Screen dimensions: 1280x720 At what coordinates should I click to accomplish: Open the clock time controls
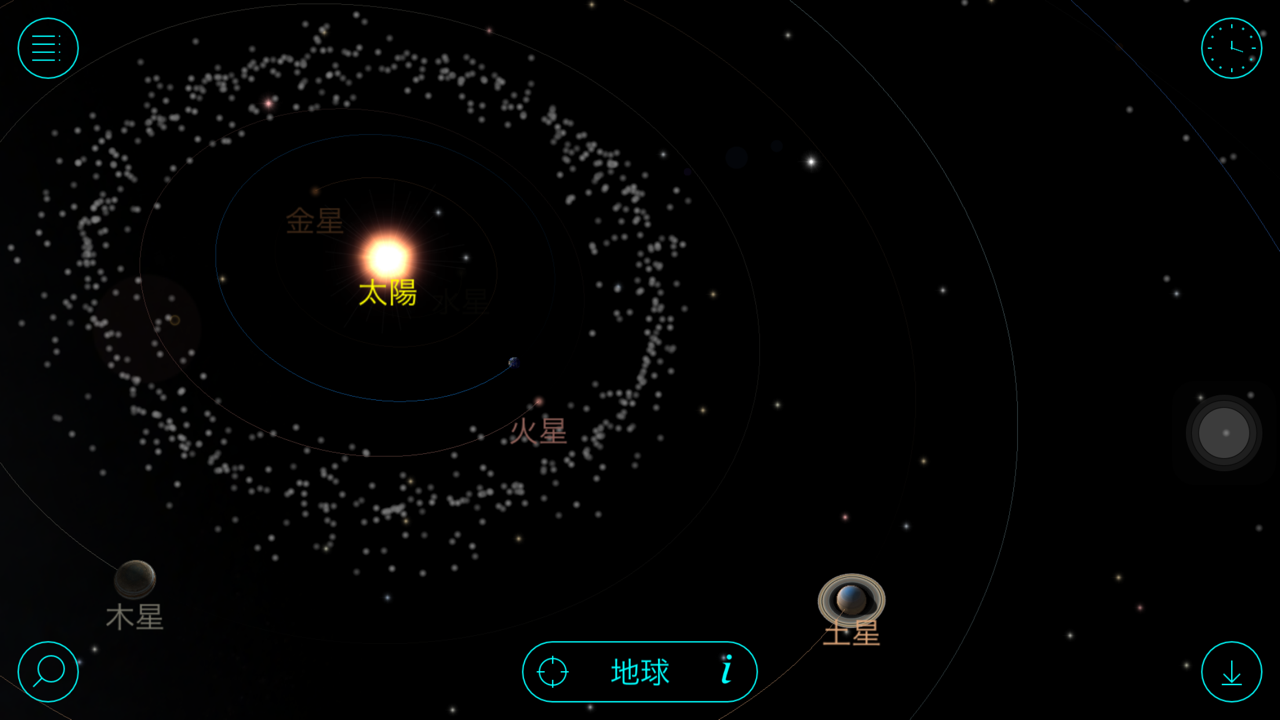pyautogui.click(x=1231, y=48)
